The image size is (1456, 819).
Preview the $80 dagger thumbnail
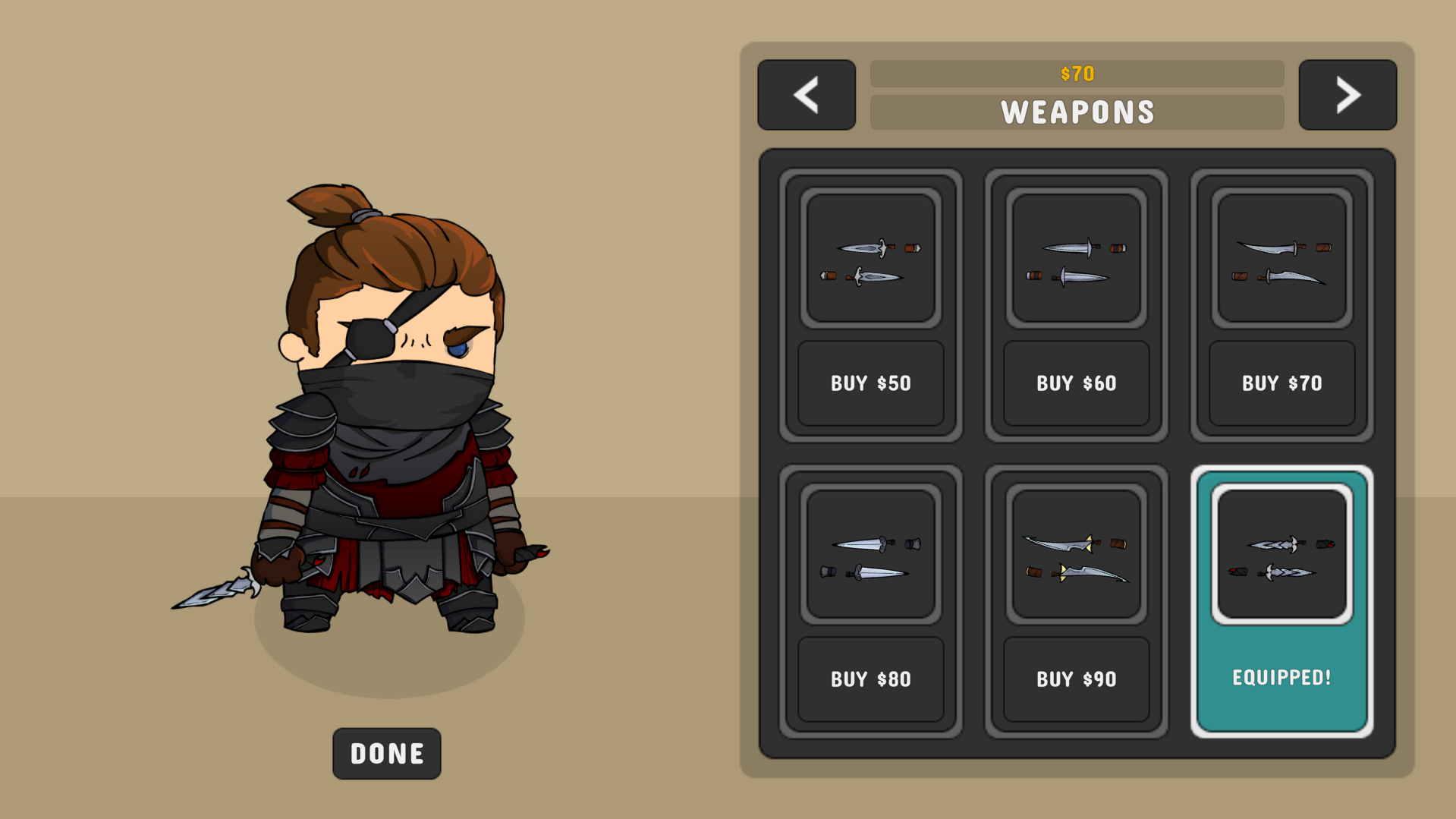[870, 554]
